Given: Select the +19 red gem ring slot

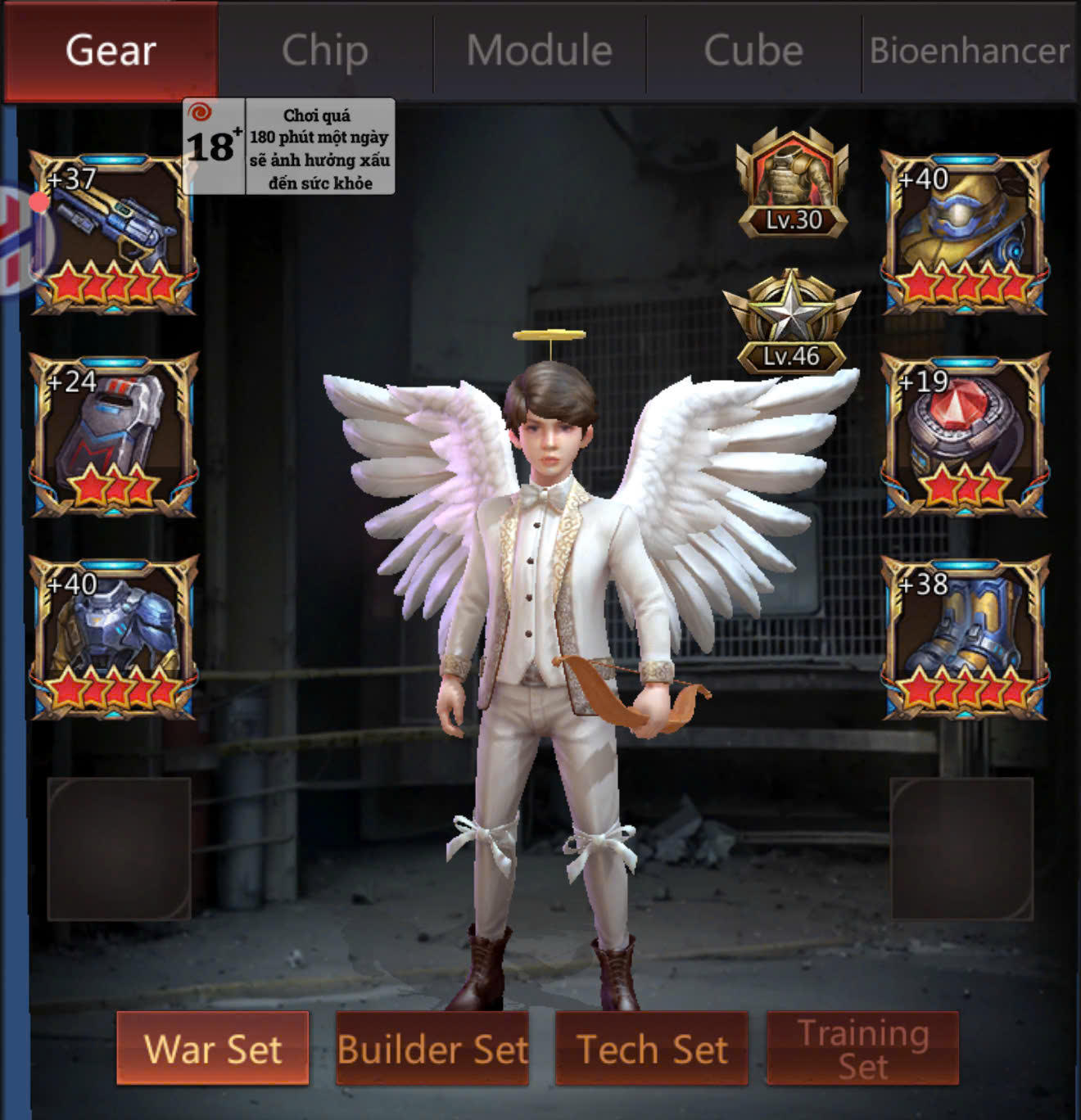Looking at the screenshot, I should (x=965, y=435).
